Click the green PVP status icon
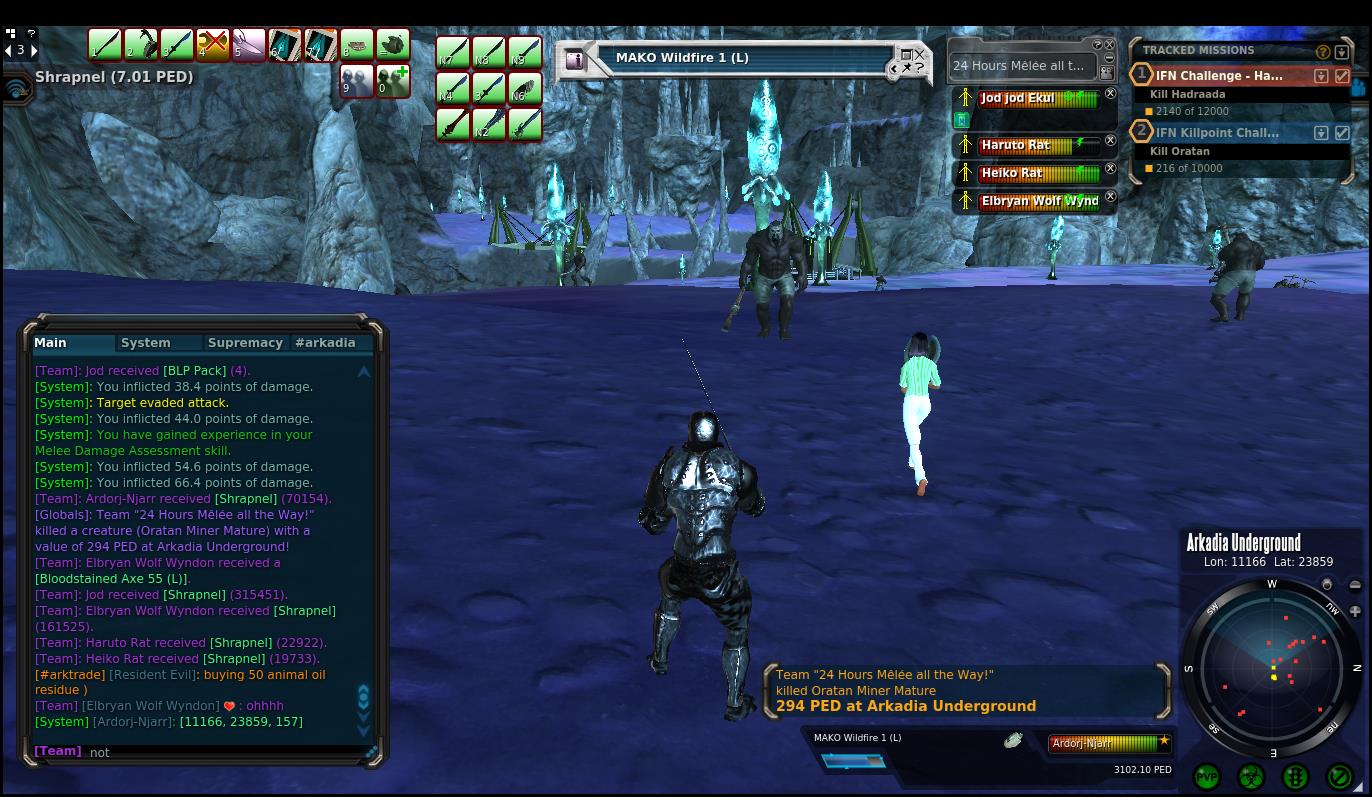 (1208, 776)
